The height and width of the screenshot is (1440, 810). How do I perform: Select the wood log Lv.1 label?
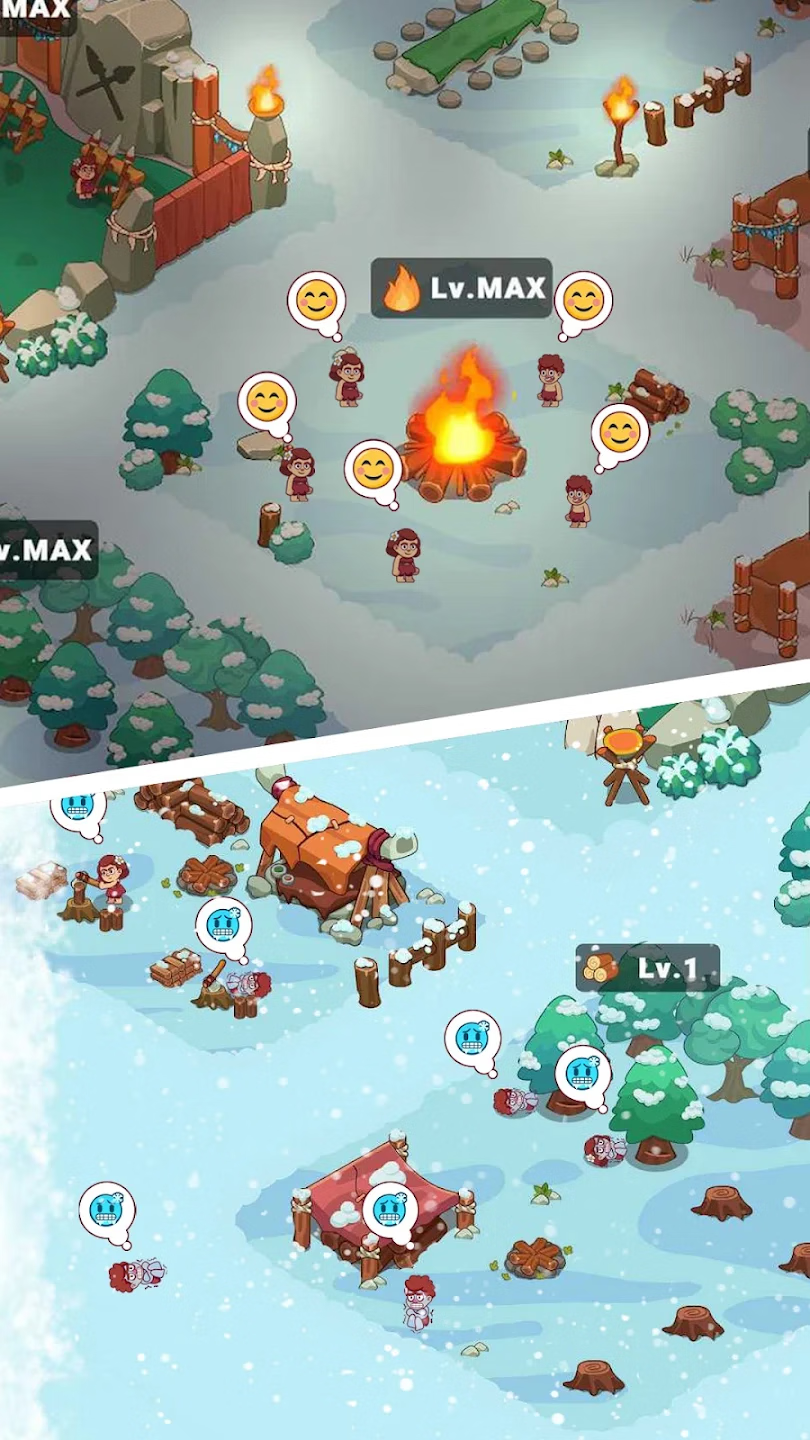pyautogui.click(x=648, y=968)
